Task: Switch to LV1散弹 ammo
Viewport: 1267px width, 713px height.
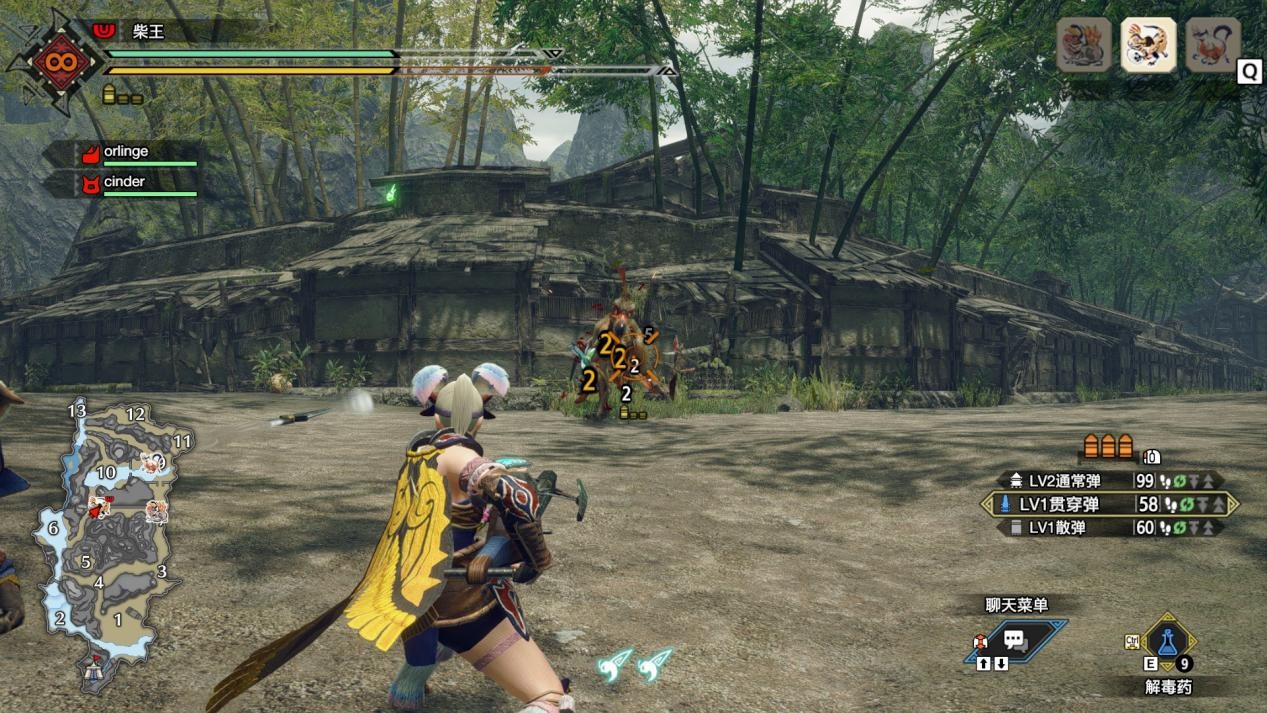Action: (1110, 527)
